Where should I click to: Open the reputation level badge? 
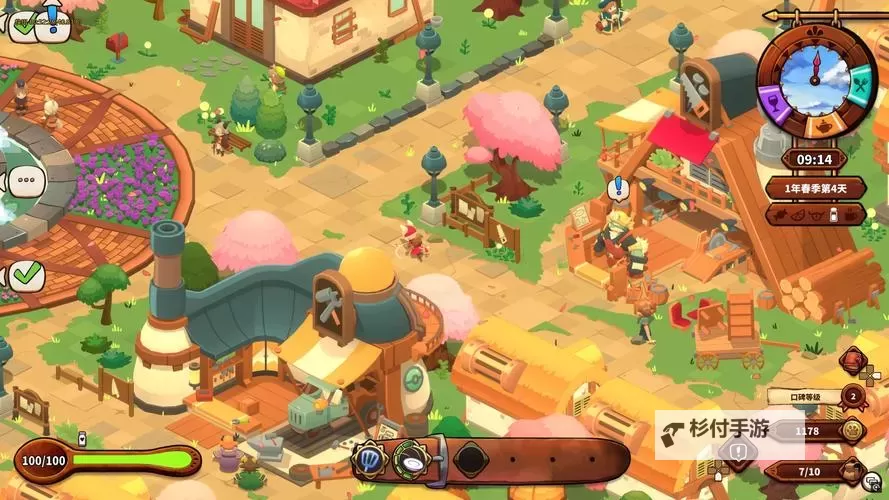coord(853,397)
